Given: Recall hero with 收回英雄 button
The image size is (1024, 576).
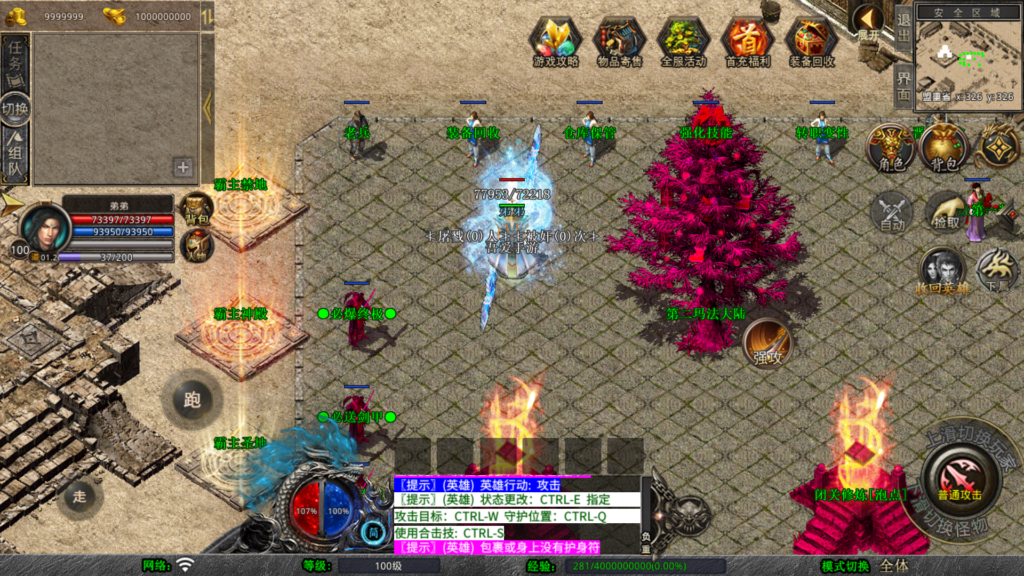Looking at the screenshot, I should pos(943,272).
